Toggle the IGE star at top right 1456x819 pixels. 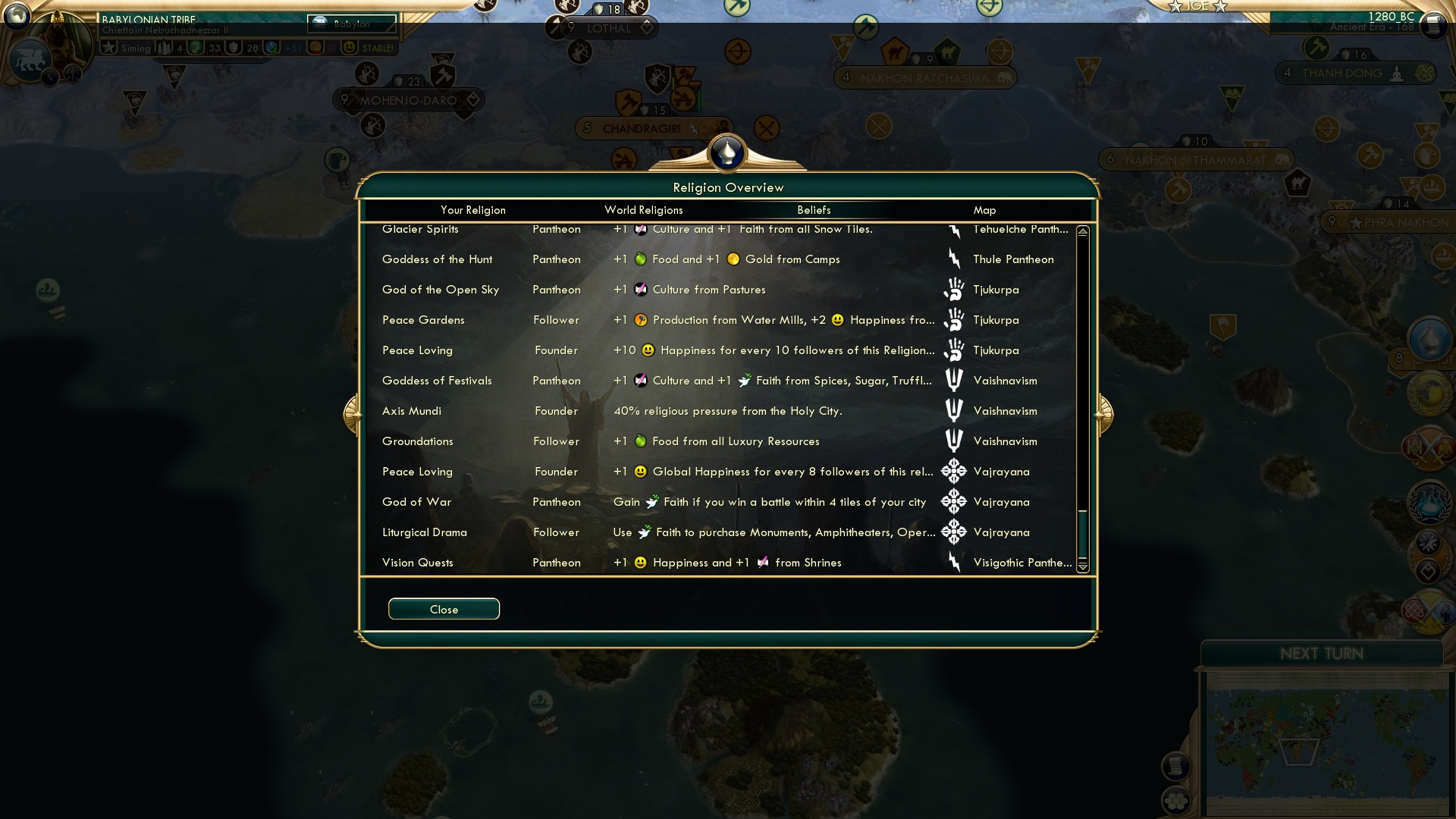pyautogui.click(x=1175, y=7)
